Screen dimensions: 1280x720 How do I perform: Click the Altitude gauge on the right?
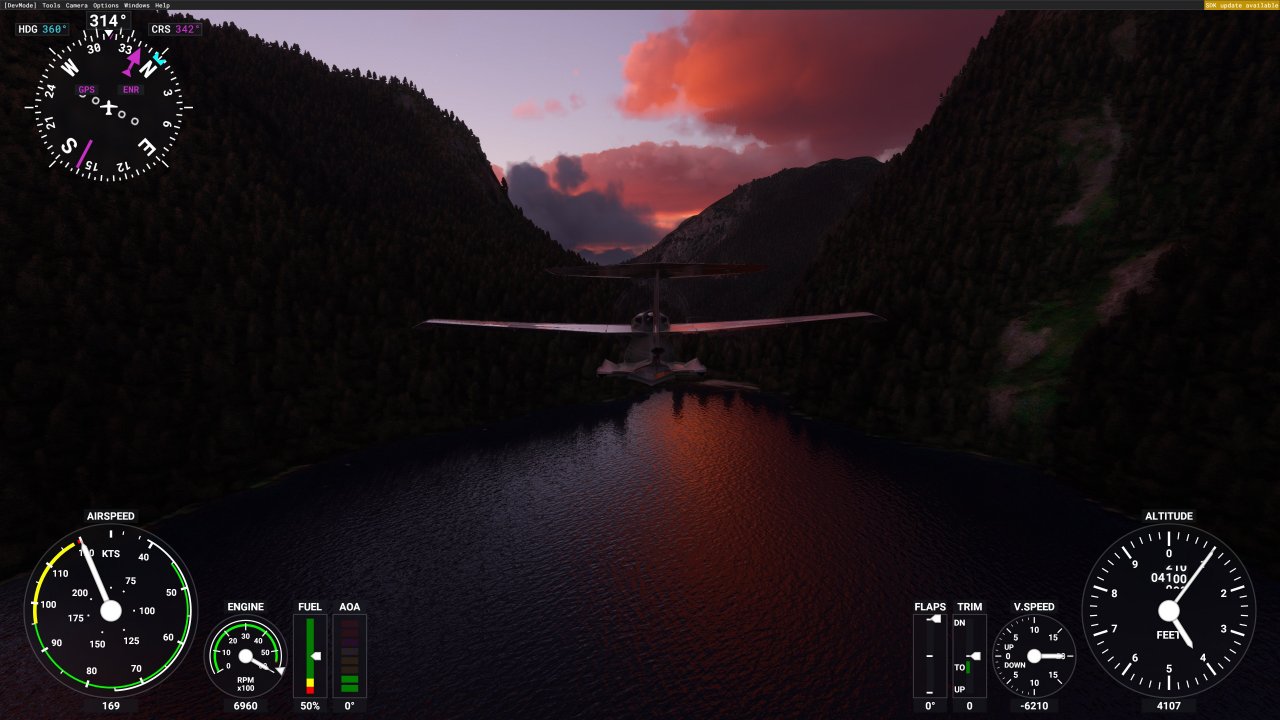[x=1167, y=611]
